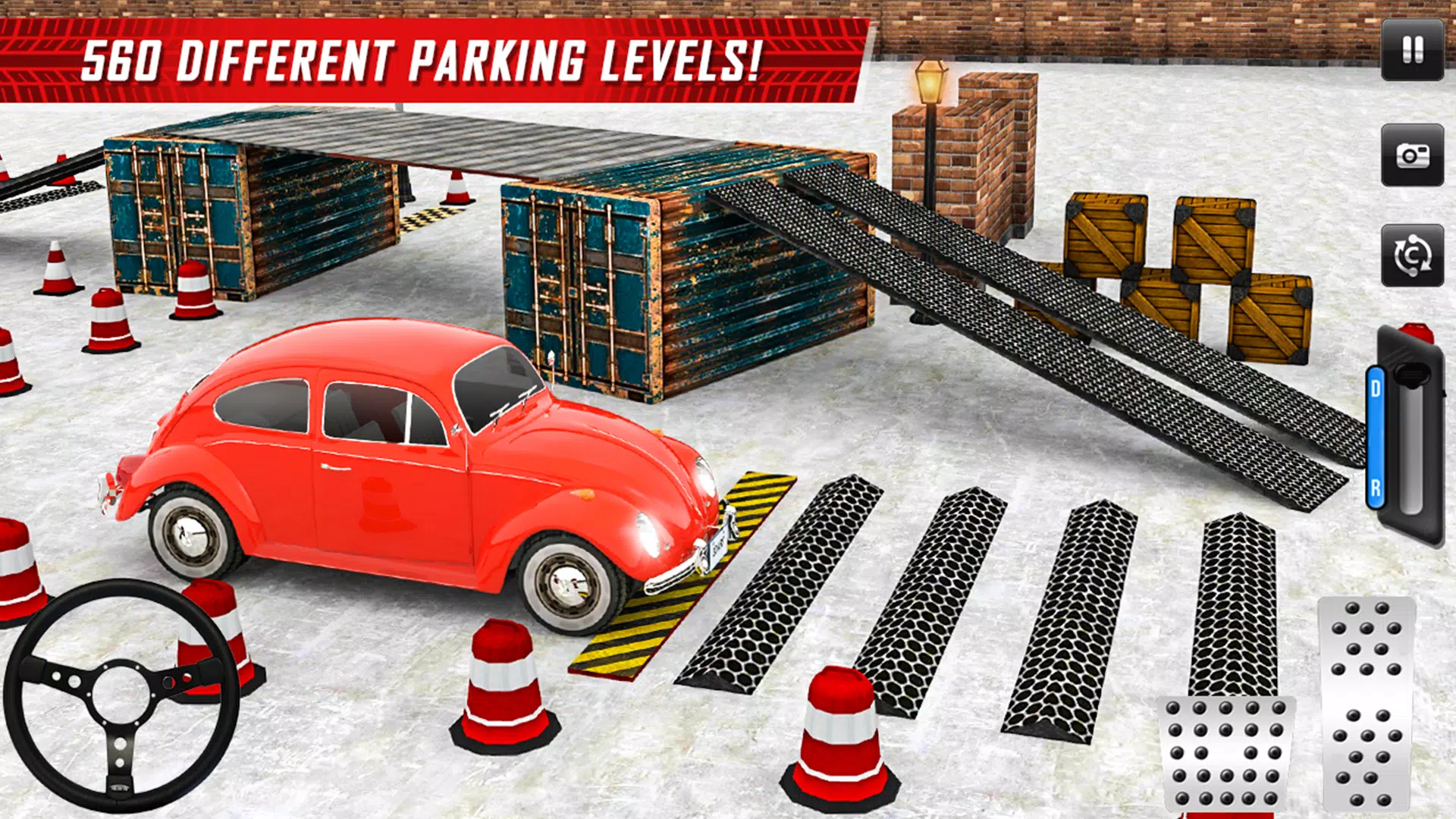Pause the game

[1412, 49]
